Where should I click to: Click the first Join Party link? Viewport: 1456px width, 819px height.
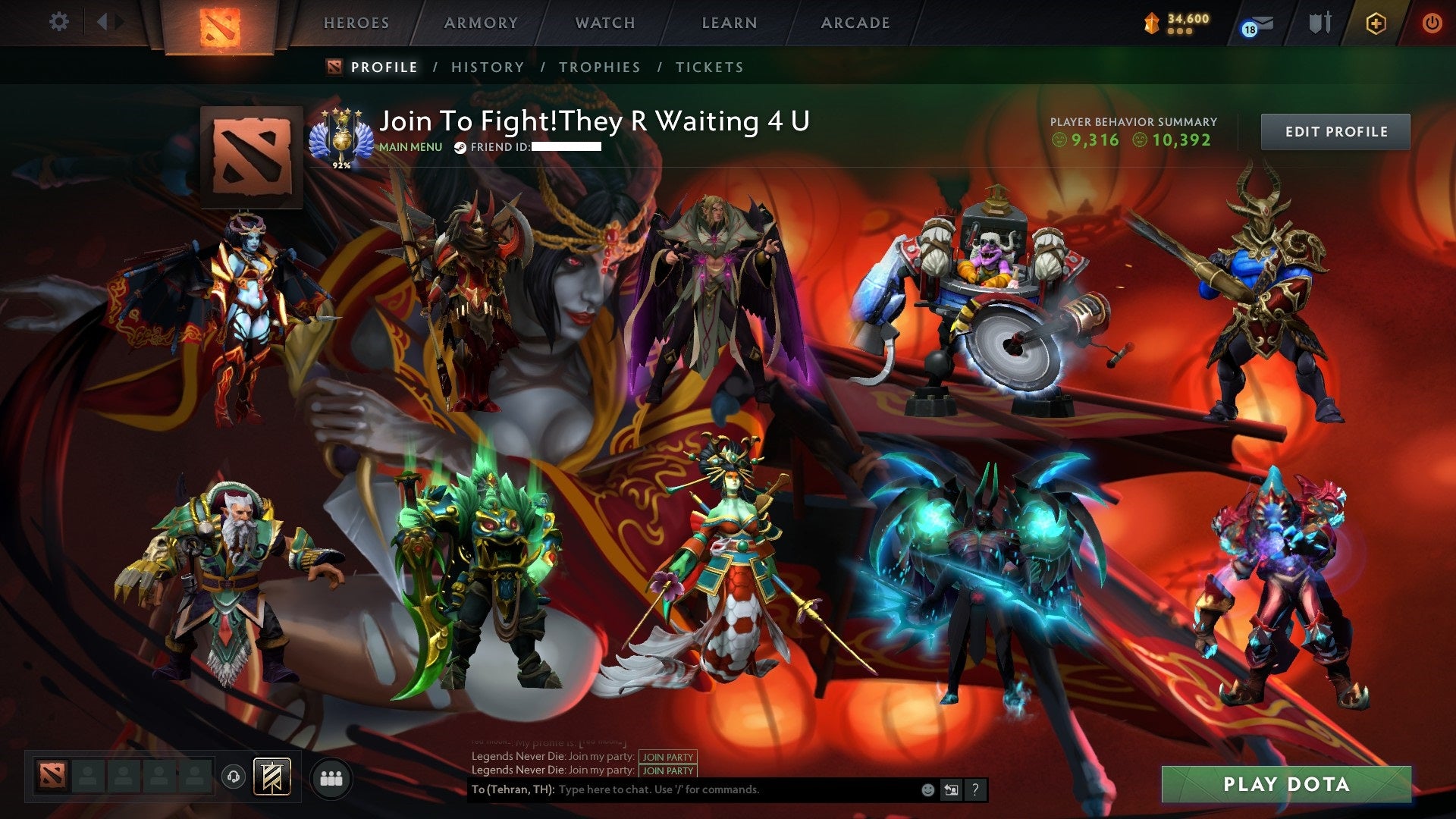pos(669,757)
